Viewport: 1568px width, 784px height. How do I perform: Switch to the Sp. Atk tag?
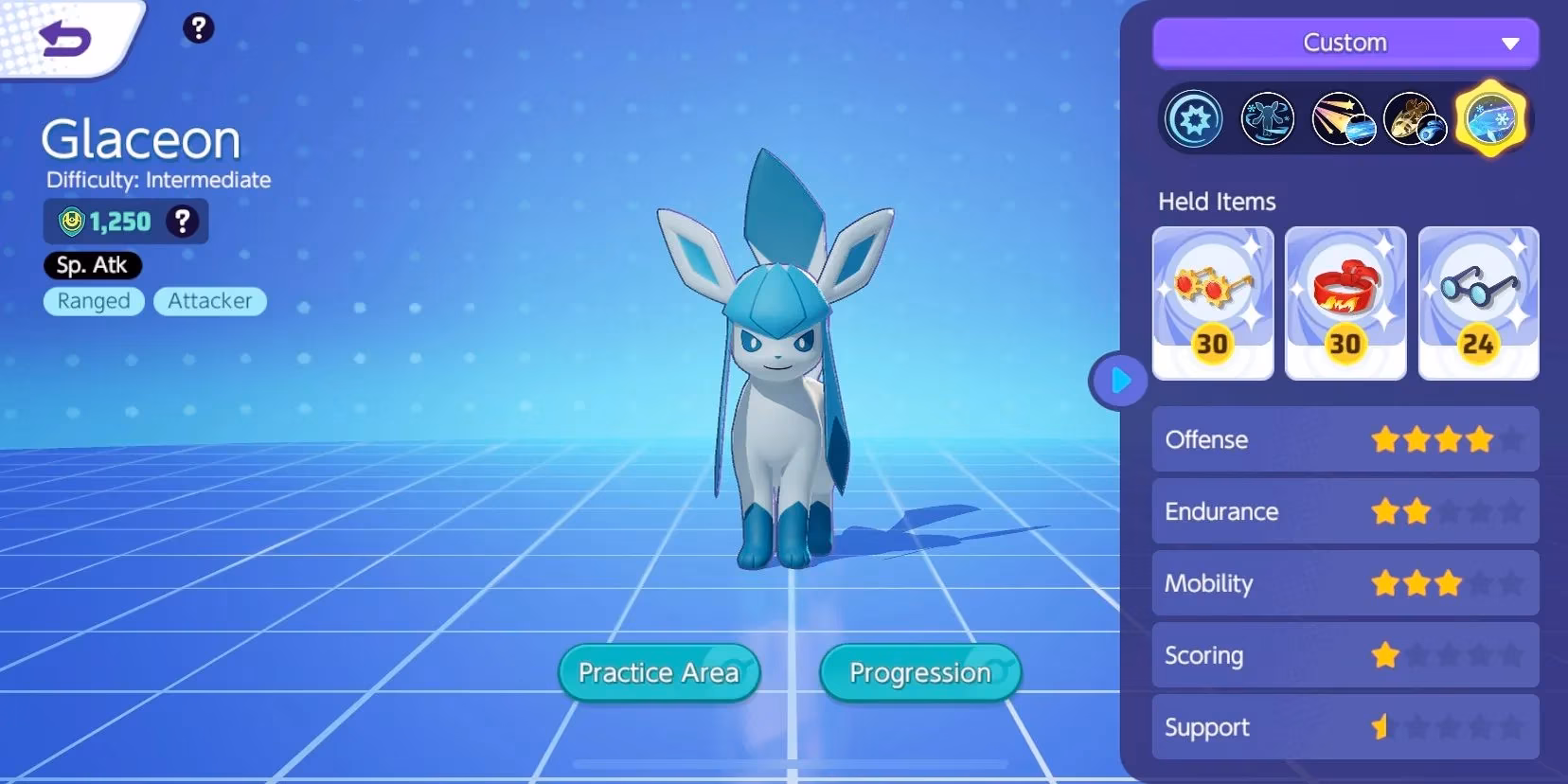tap(92, 265)
